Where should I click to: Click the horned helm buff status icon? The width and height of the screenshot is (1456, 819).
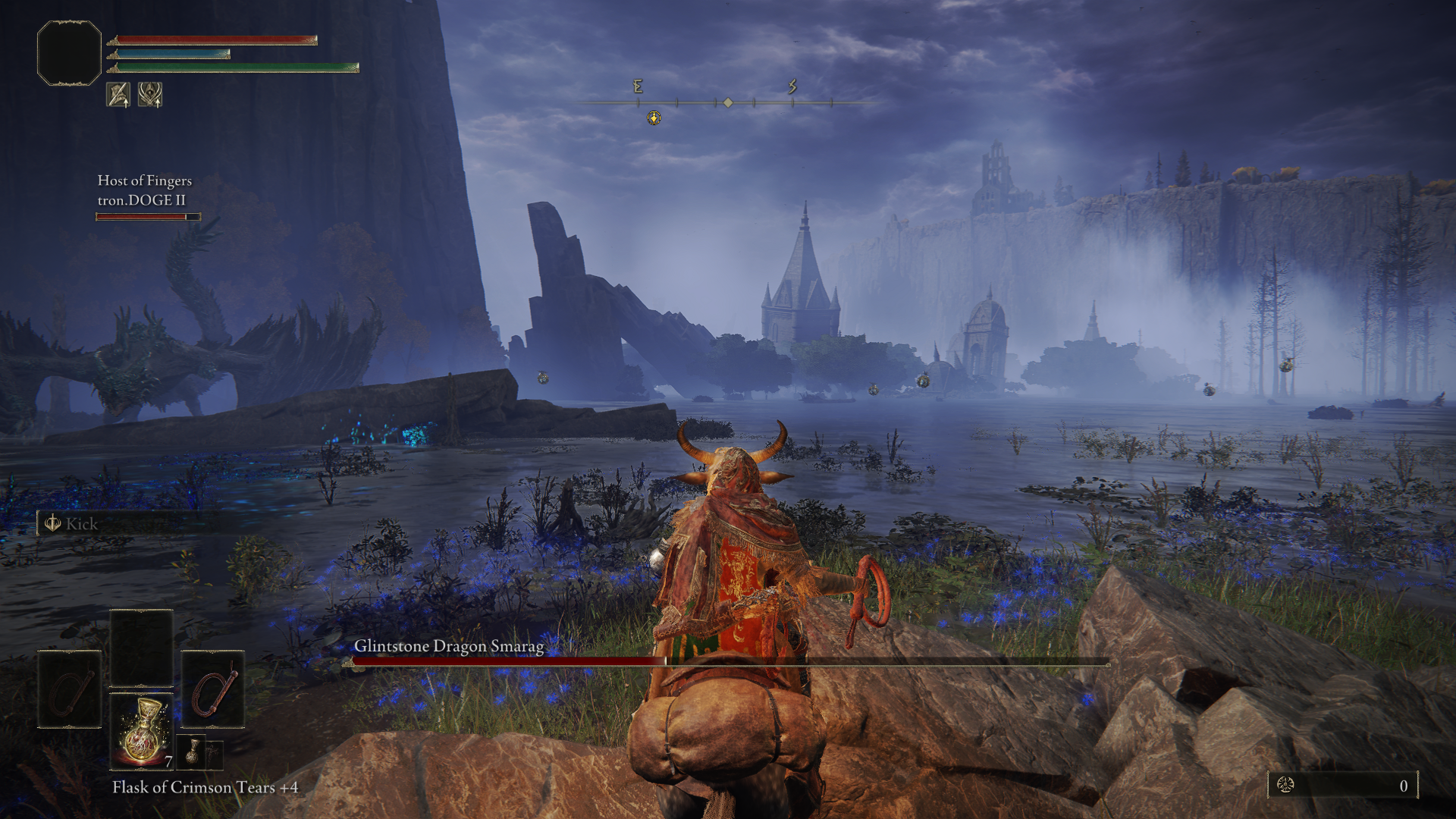[x=150, y=95]
